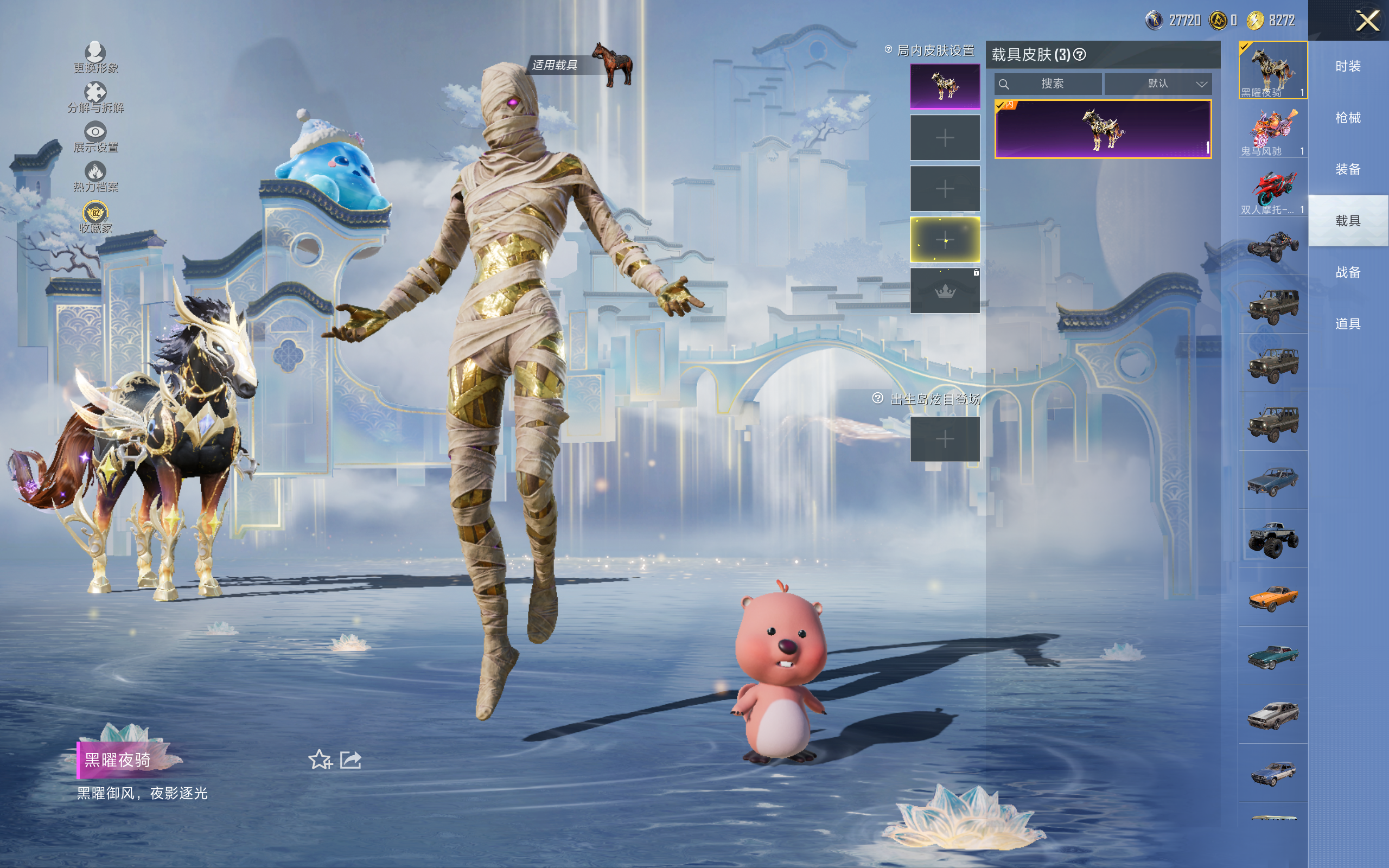Switch to the 时装 tab

click(1348, 67)
